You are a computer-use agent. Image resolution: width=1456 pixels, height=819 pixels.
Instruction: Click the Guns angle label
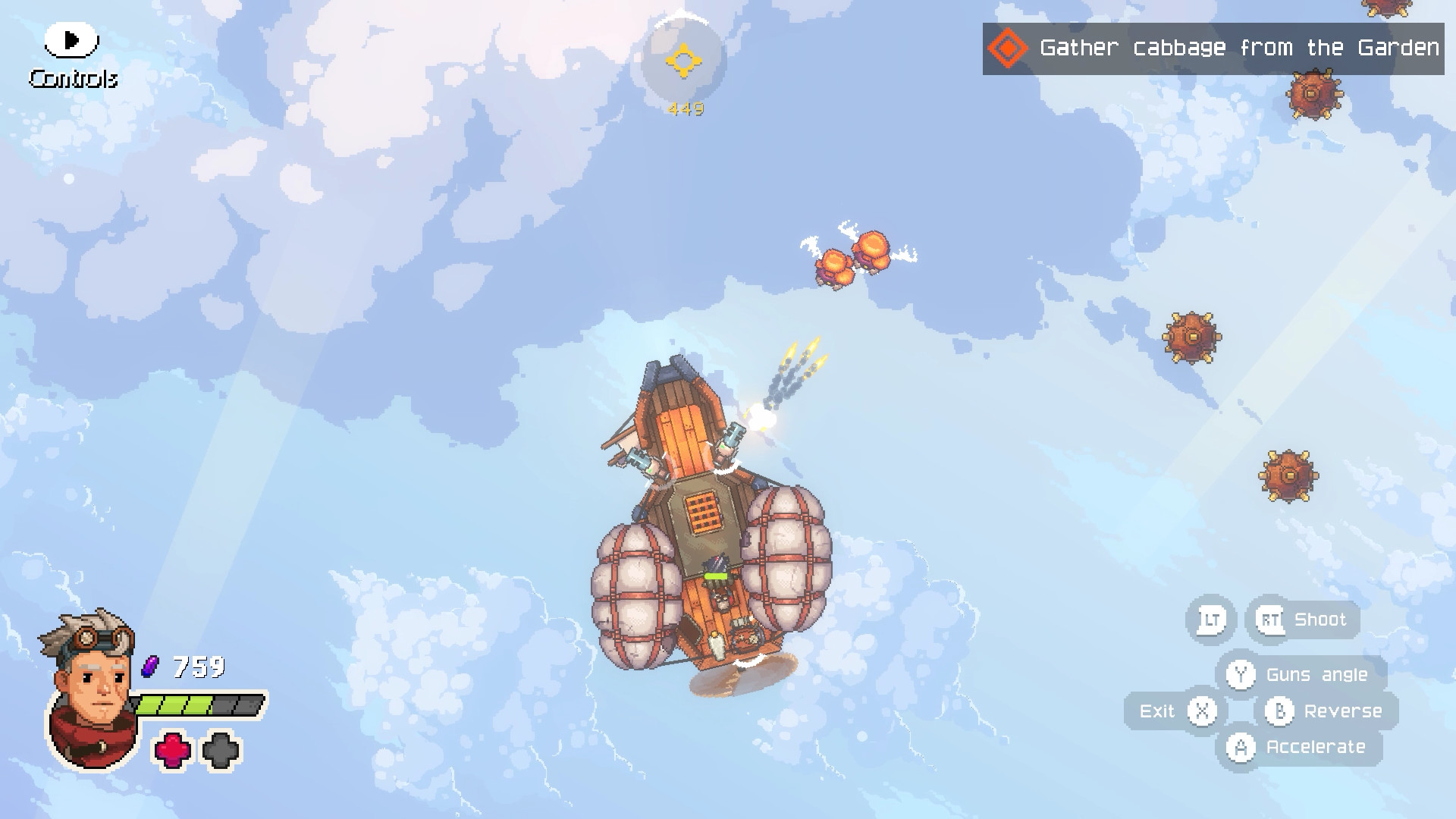(x=1316, y=674)
